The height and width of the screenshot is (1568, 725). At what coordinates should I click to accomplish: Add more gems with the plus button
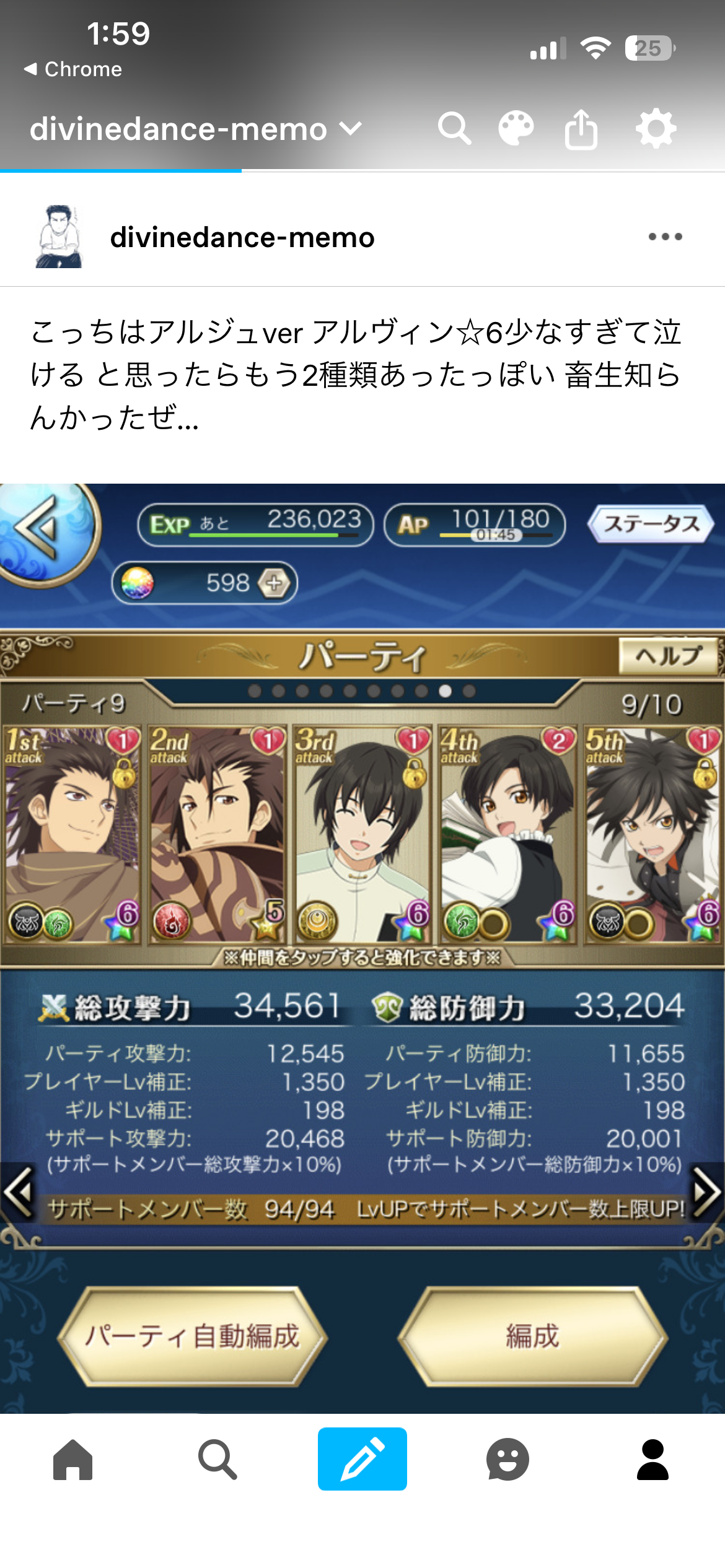coord(274,583)
